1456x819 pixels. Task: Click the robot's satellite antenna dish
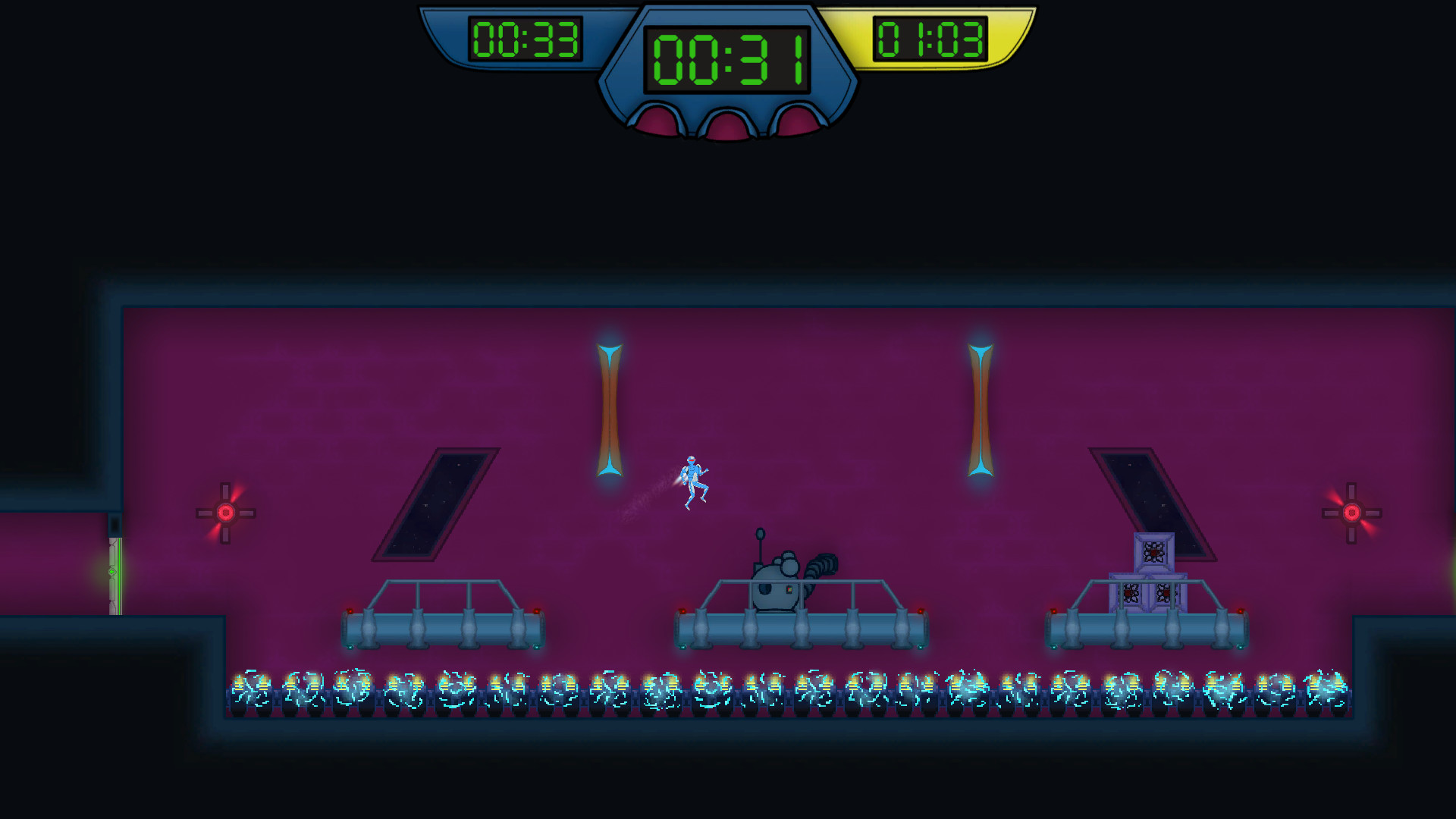pos(760,533)
